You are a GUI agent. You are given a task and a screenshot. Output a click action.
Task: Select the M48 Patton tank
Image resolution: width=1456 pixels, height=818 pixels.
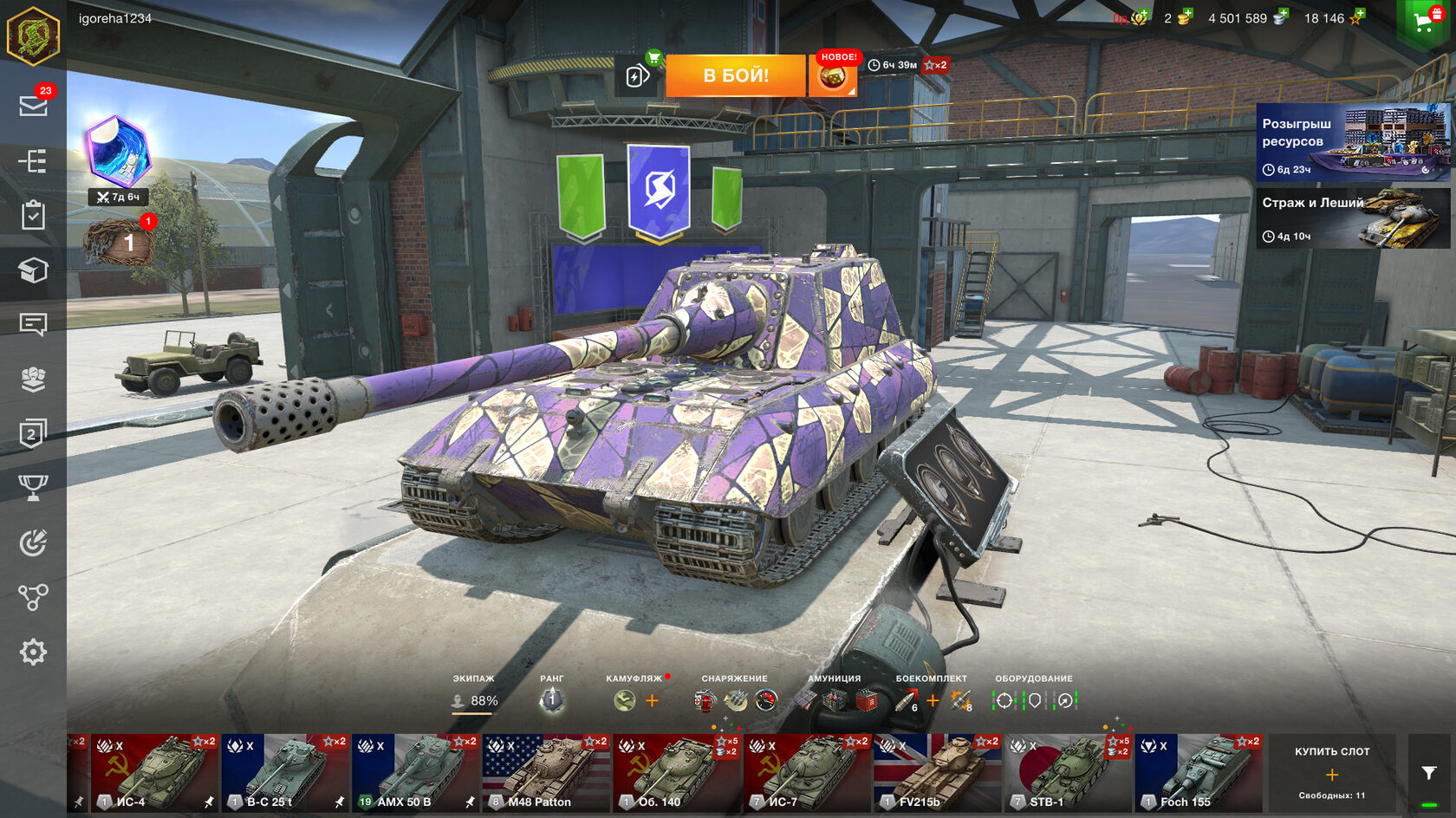pos(546,773)
